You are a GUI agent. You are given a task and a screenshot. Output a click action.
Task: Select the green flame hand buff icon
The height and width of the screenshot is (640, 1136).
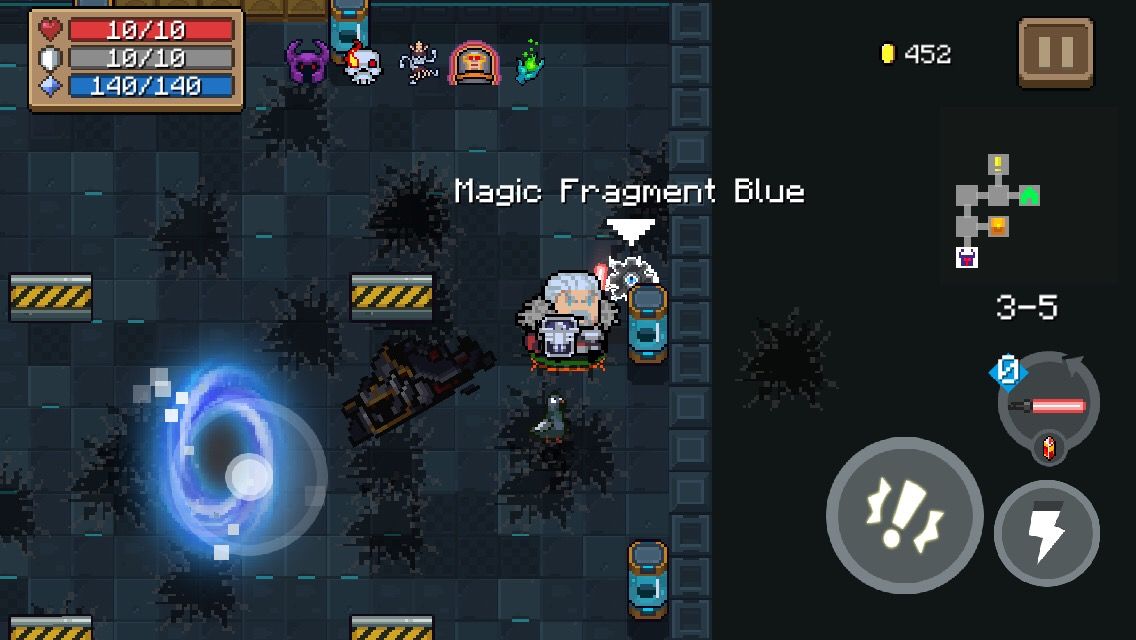(530, 62)
